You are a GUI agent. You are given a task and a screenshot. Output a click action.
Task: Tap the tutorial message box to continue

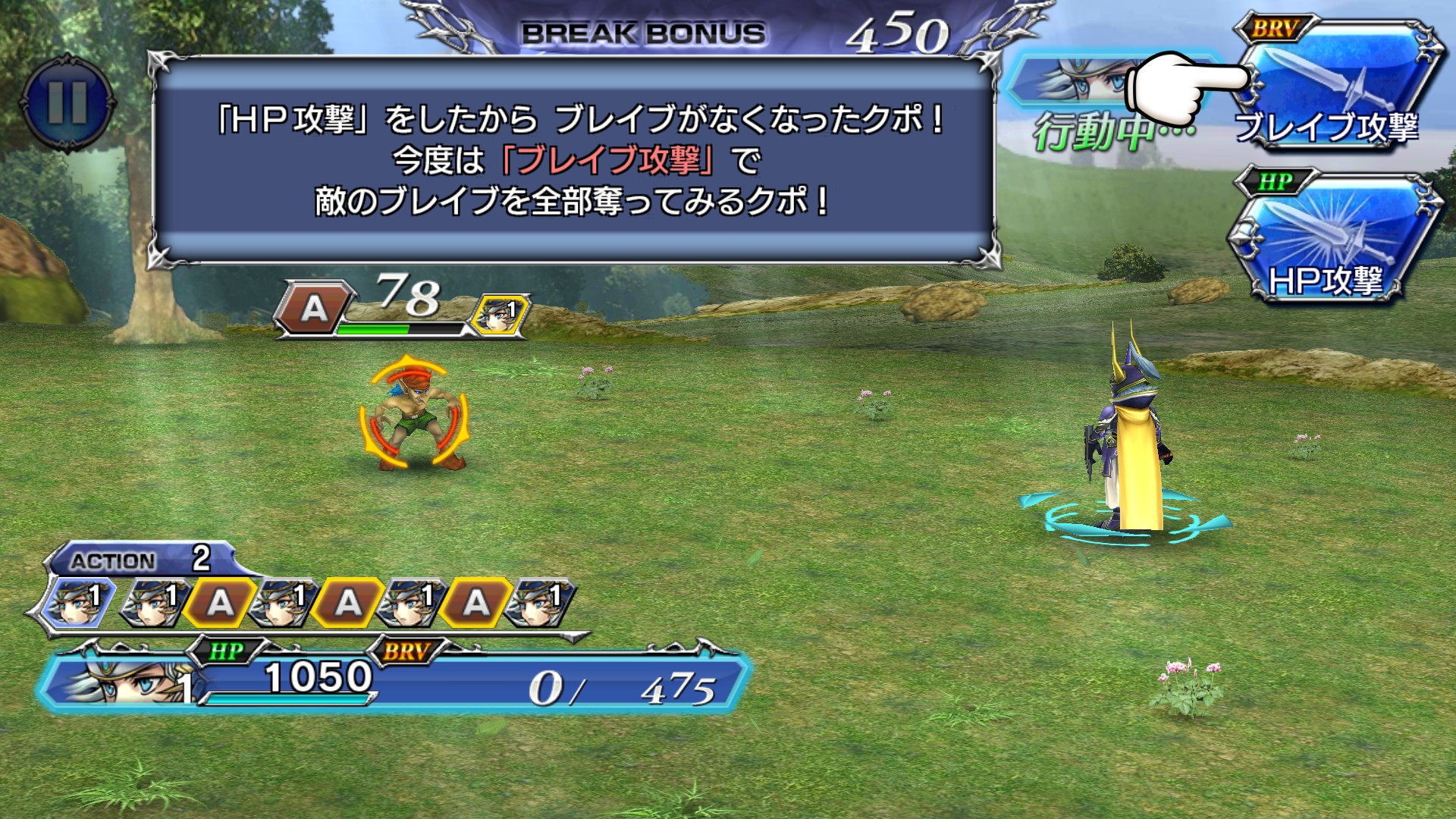pyautogui.click(x=574, y=161)
